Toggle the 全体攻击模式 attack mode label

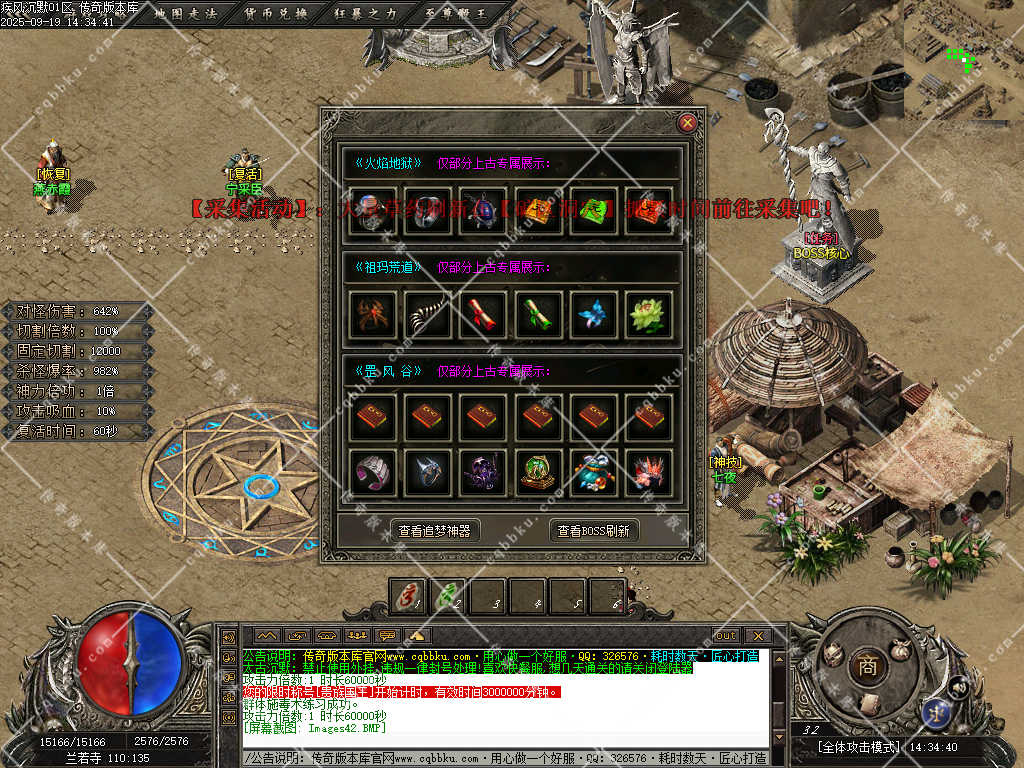[x=857, y=747]
